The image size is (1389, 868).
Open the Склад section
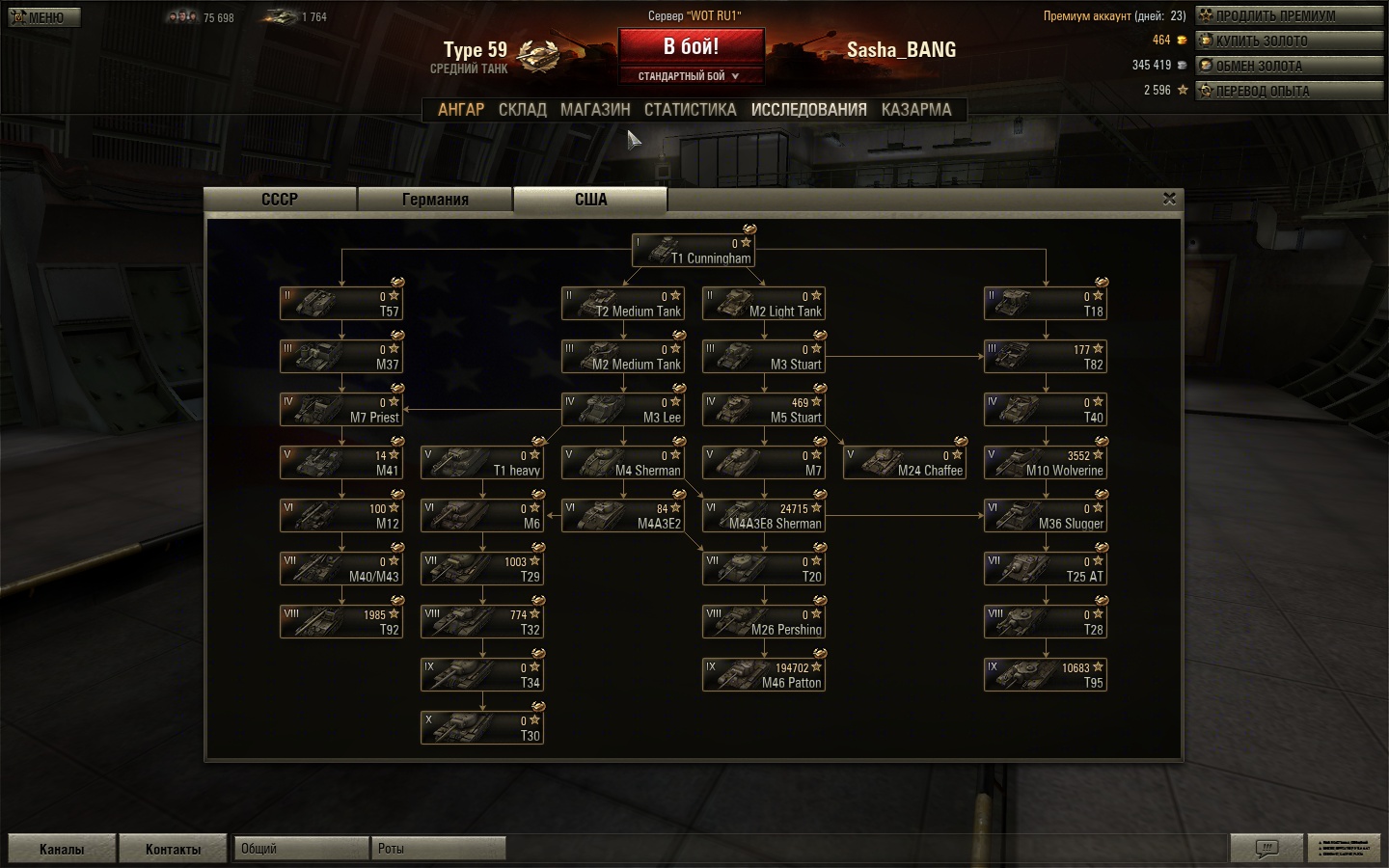tap(523, 110)
